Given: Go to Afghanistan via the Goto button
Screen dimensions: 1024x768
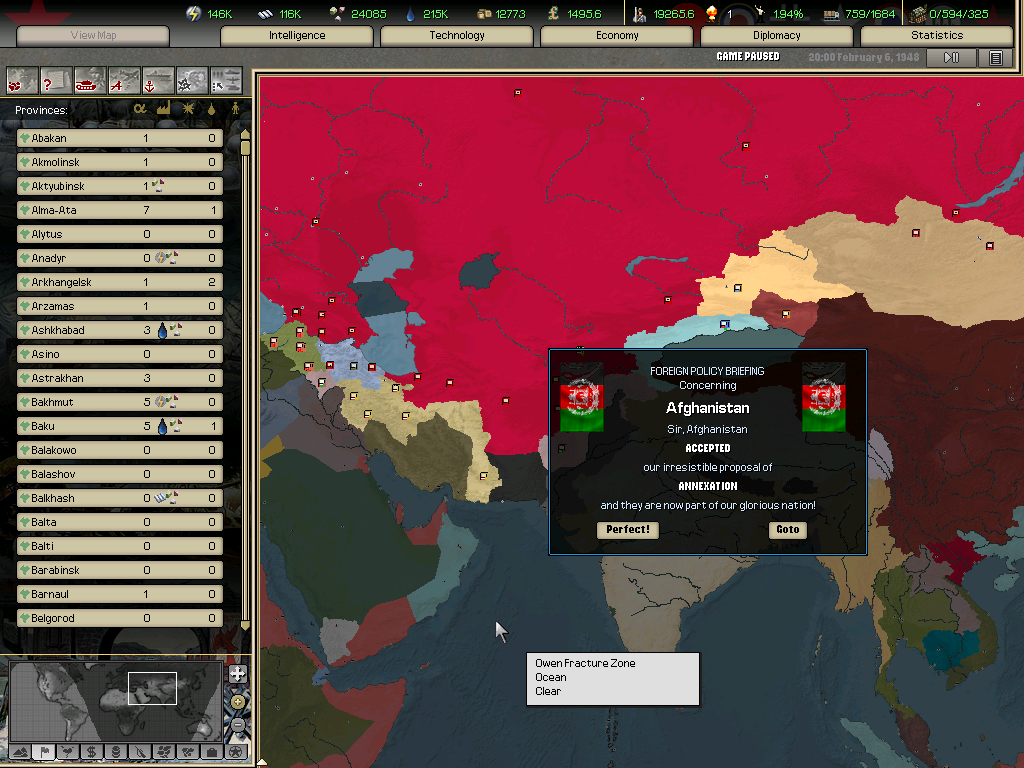Looking at the screenshot, I should point(788,530).
